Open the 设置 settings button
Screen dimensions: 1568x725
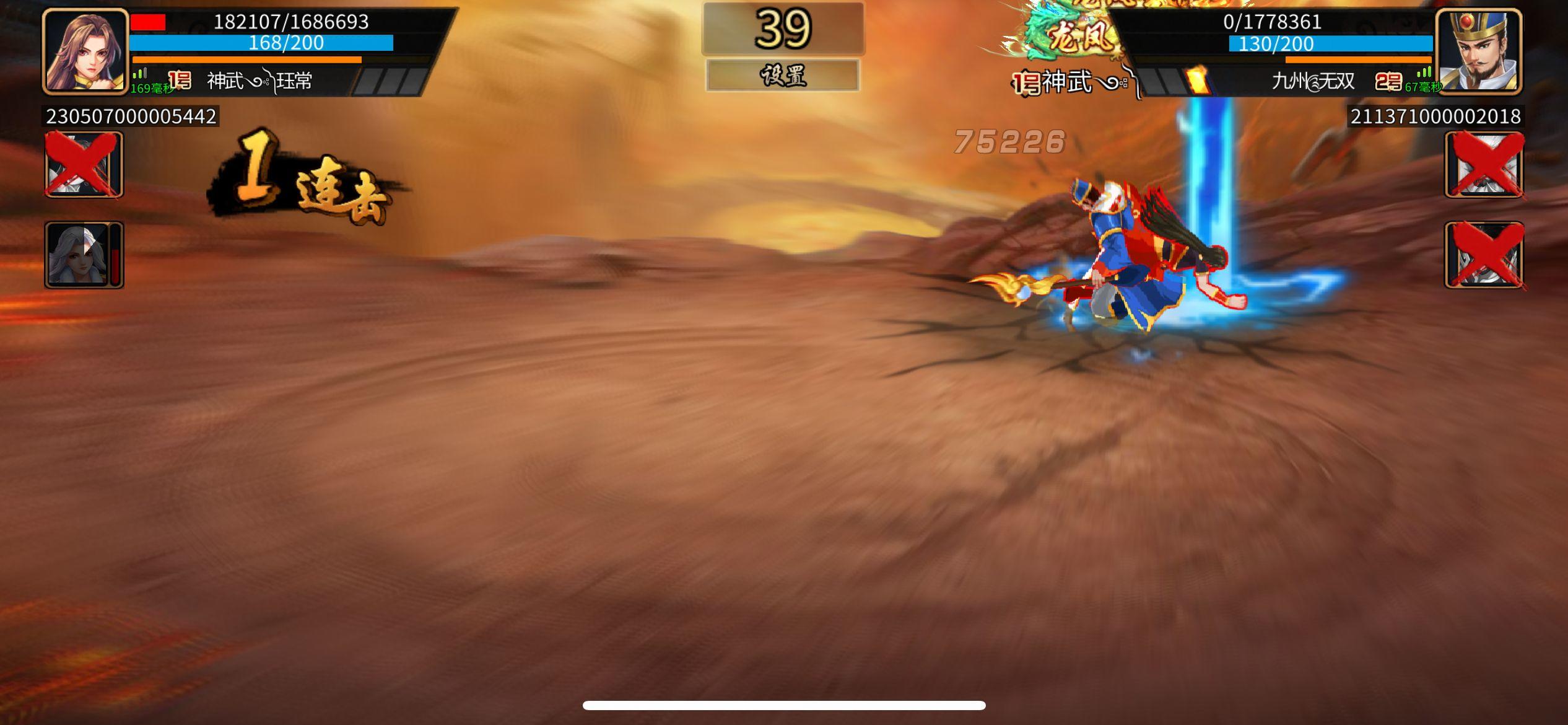click(x=784, y=76)
